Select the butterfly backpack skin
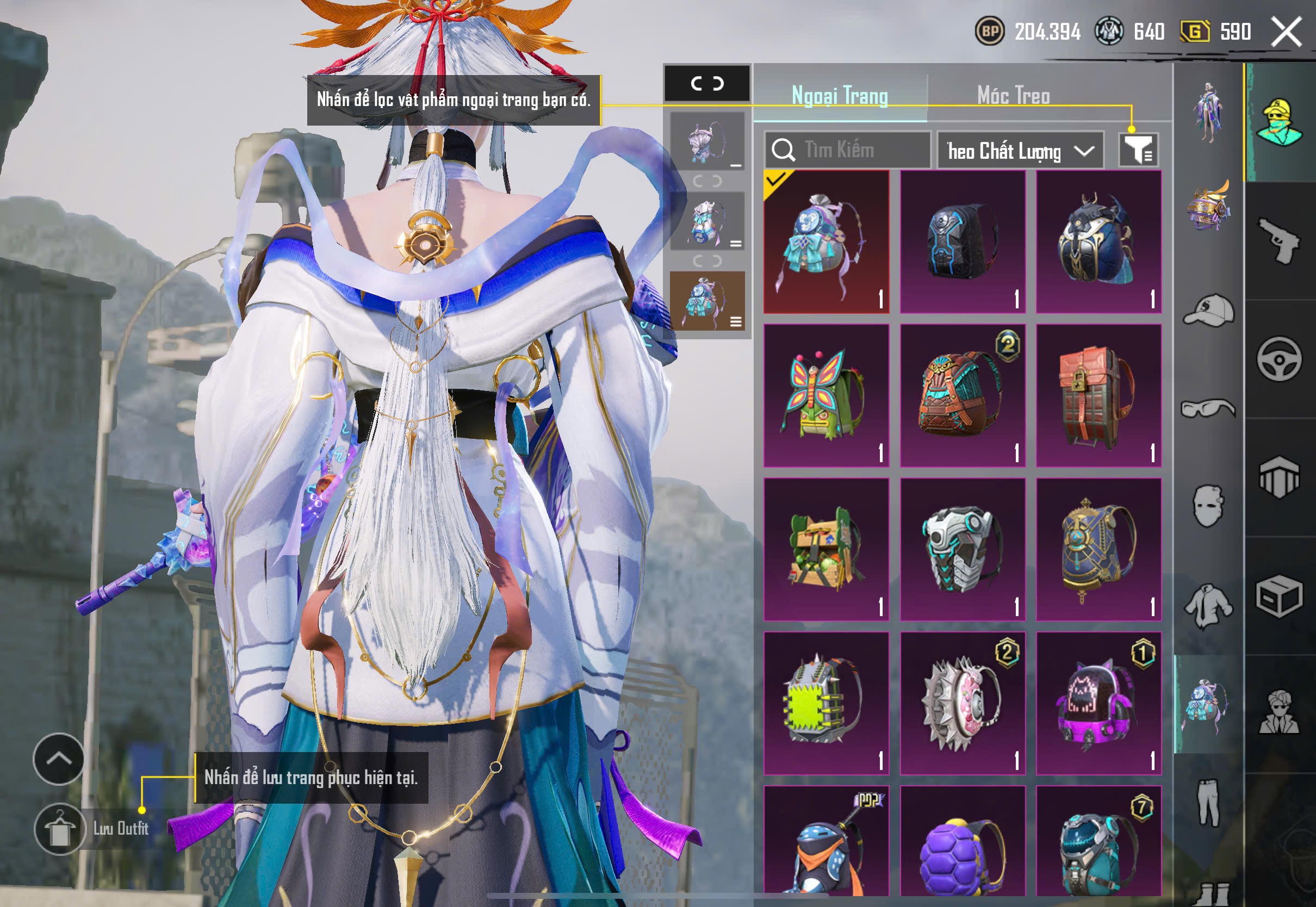Viewport: 1316px width, 907px height. pos(825,395)
